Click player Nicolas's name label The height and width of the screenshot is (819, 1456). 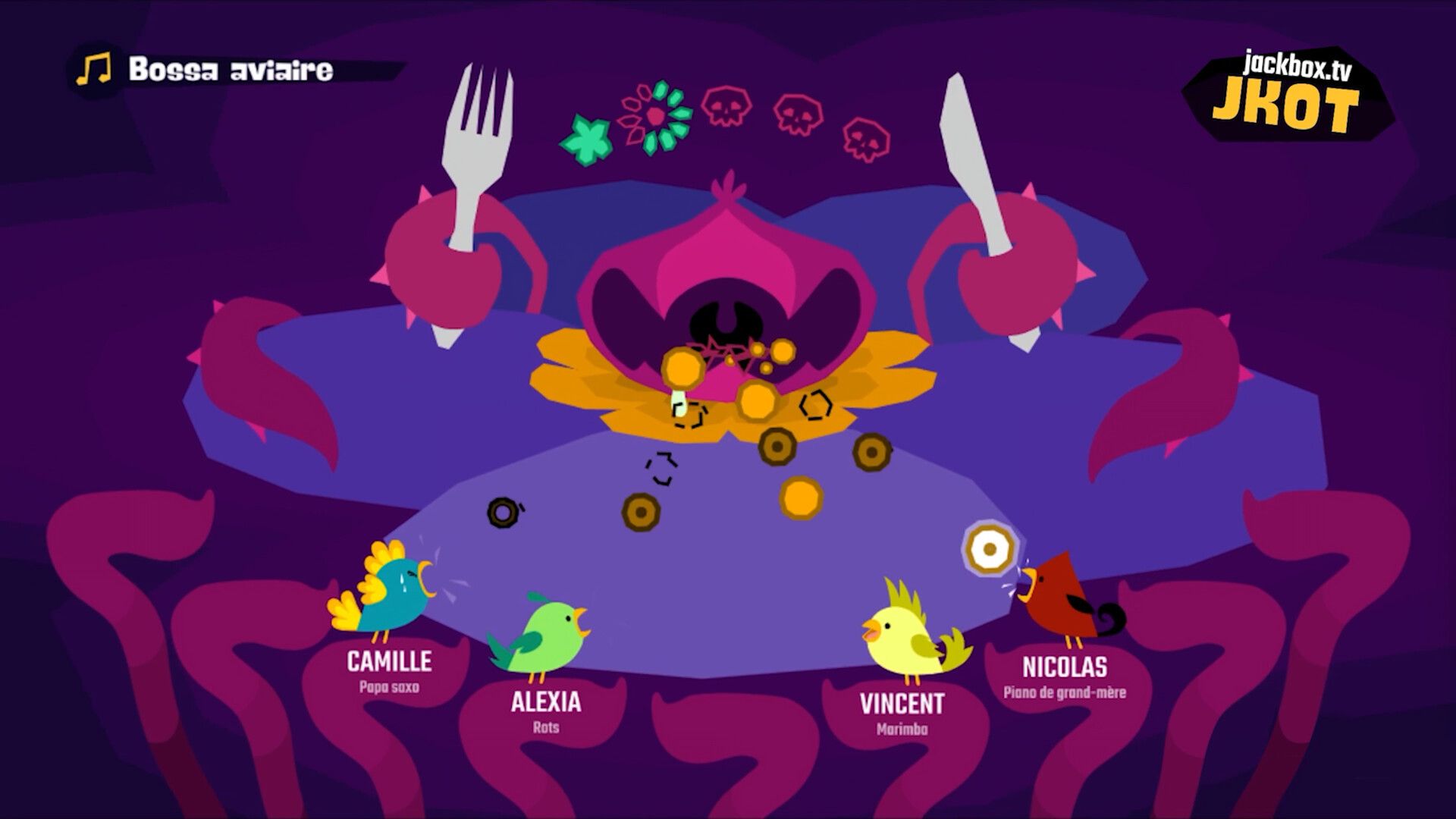click(x=1064, y=667)
